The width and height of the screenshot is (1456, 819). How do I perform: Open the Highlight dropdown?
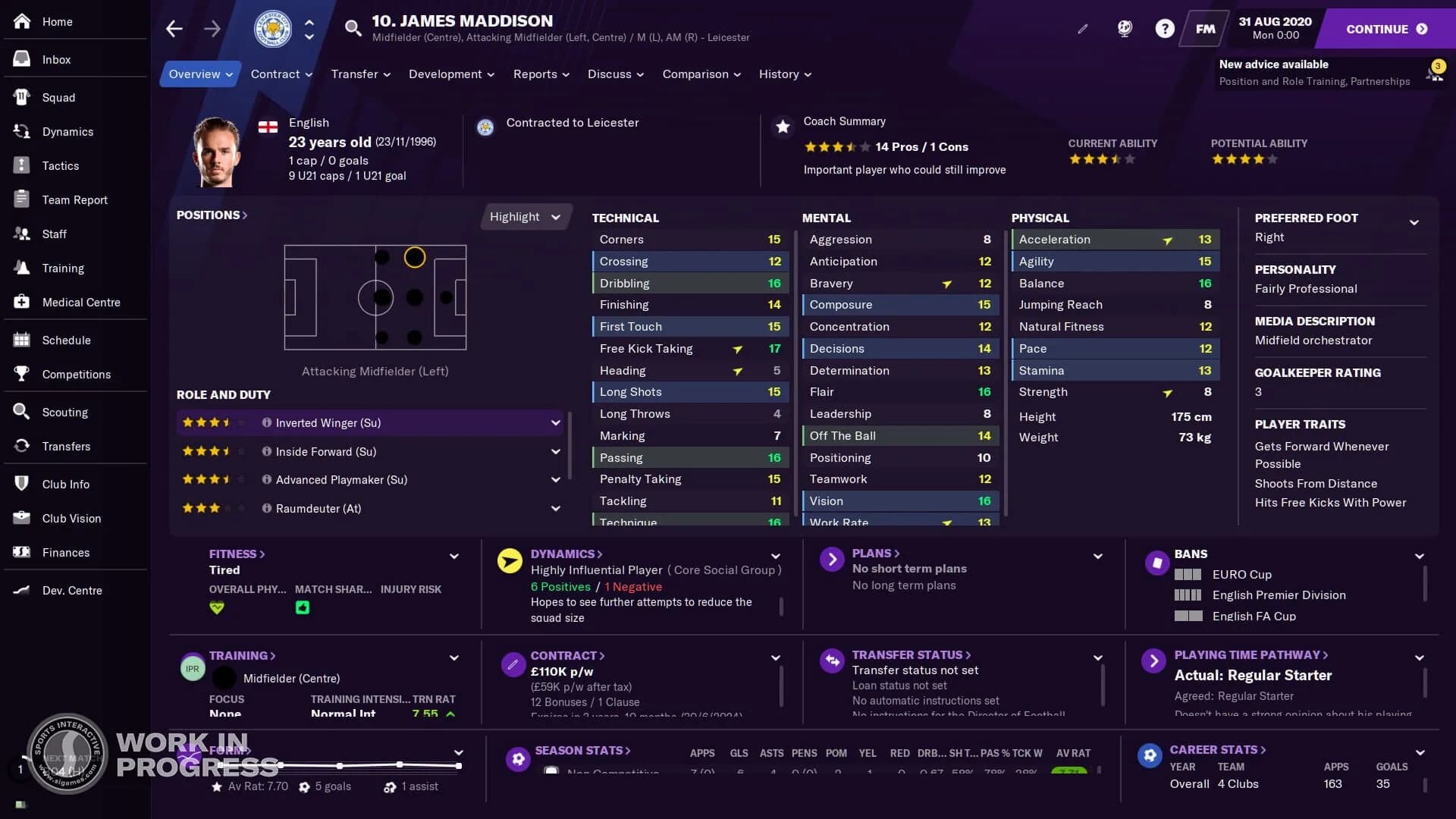pyautogui.click(x=525, y=216)
